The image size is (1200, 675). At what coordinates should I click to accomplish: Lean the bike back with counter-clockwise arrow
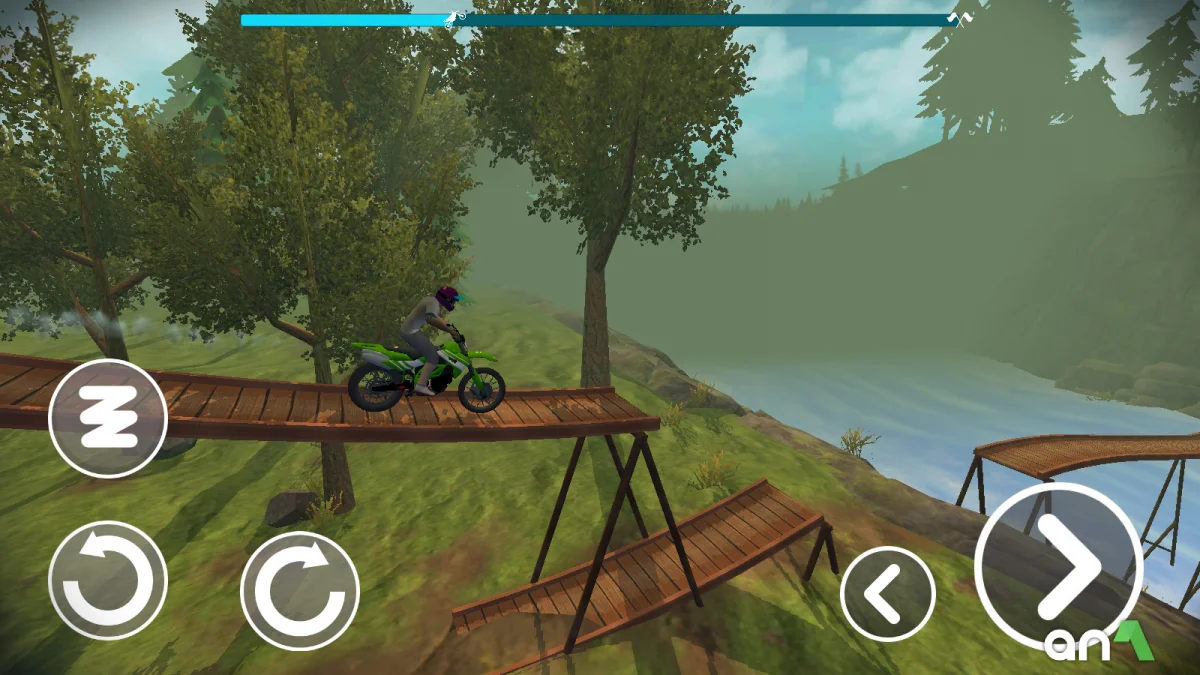tap(108, 580)
